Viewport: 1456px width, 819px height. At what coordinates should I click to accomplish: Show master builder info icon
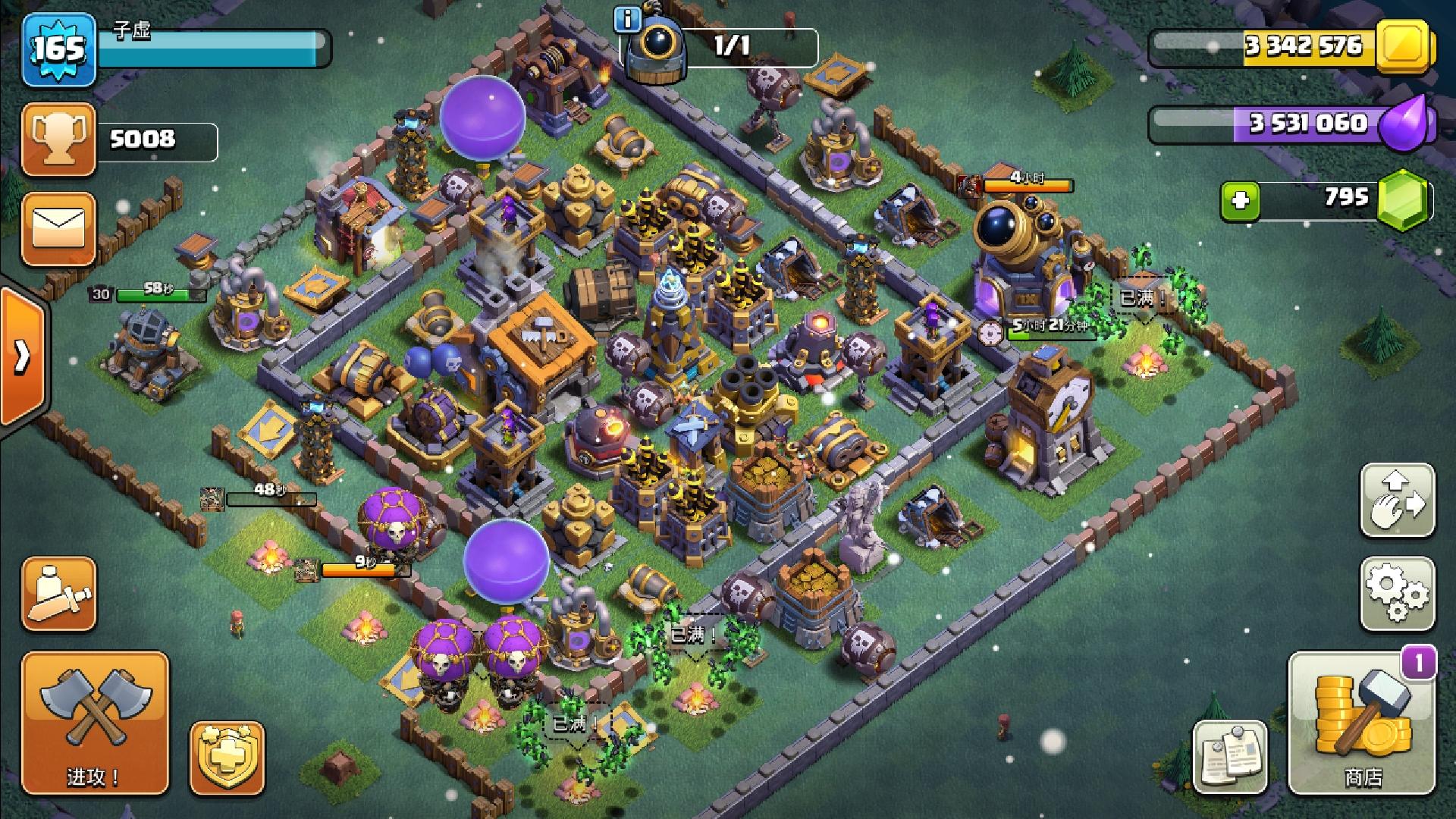628,19
